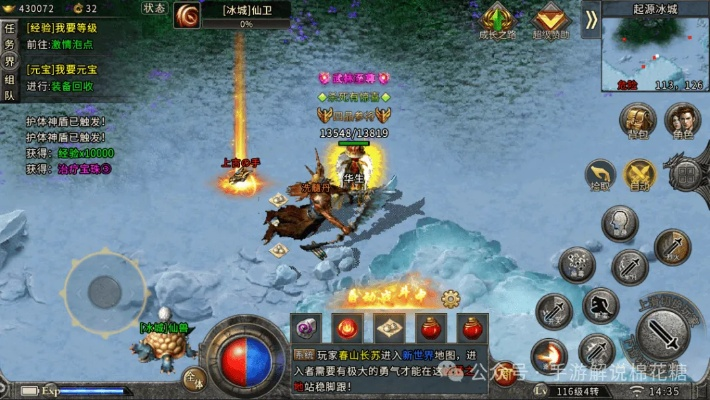
Task: Open the 成长之路 growth path menu
Action: pos(496,20)
